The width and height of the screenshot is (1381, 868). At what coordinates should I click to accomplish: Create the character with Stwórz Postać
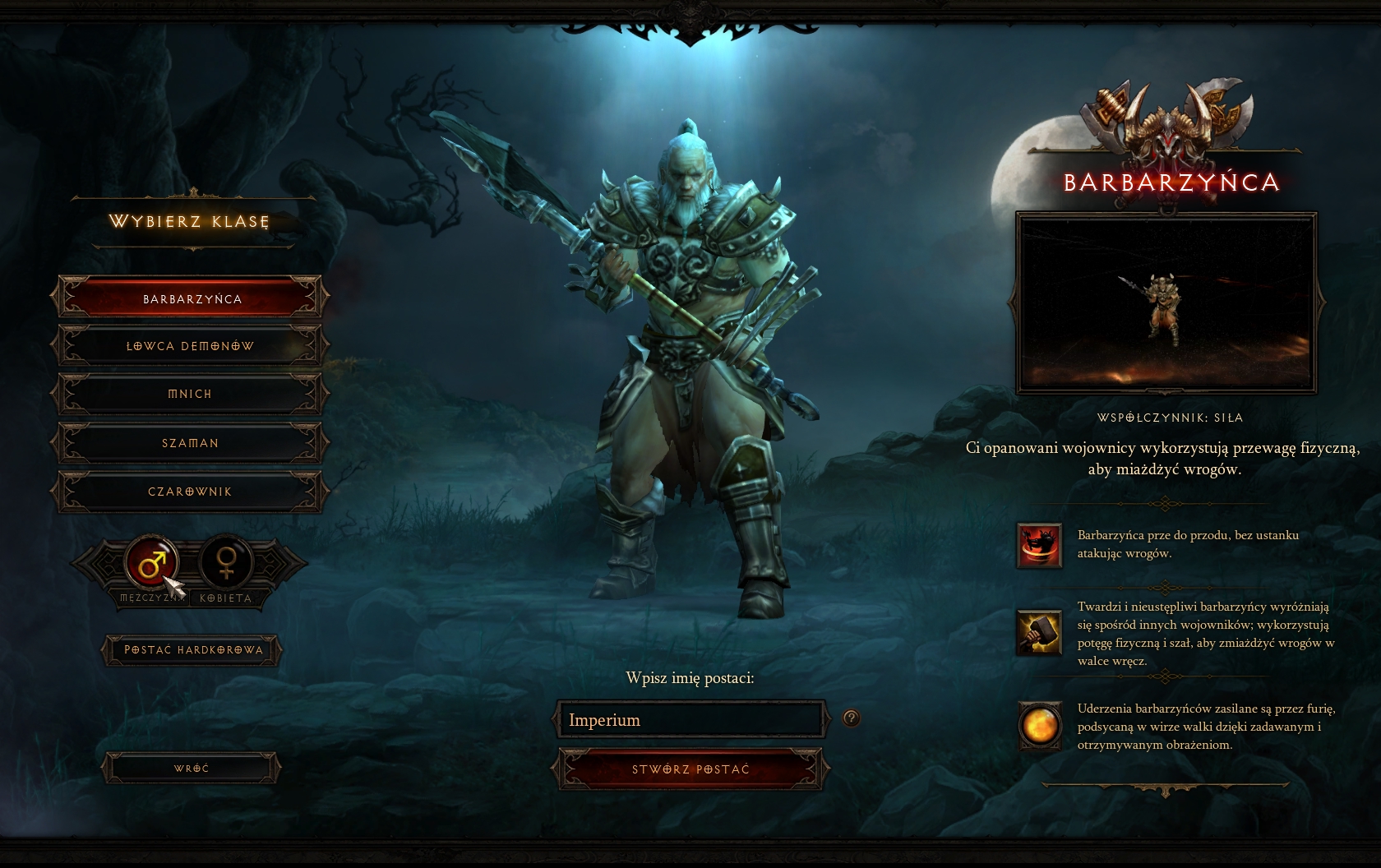(x=690, y=769)
